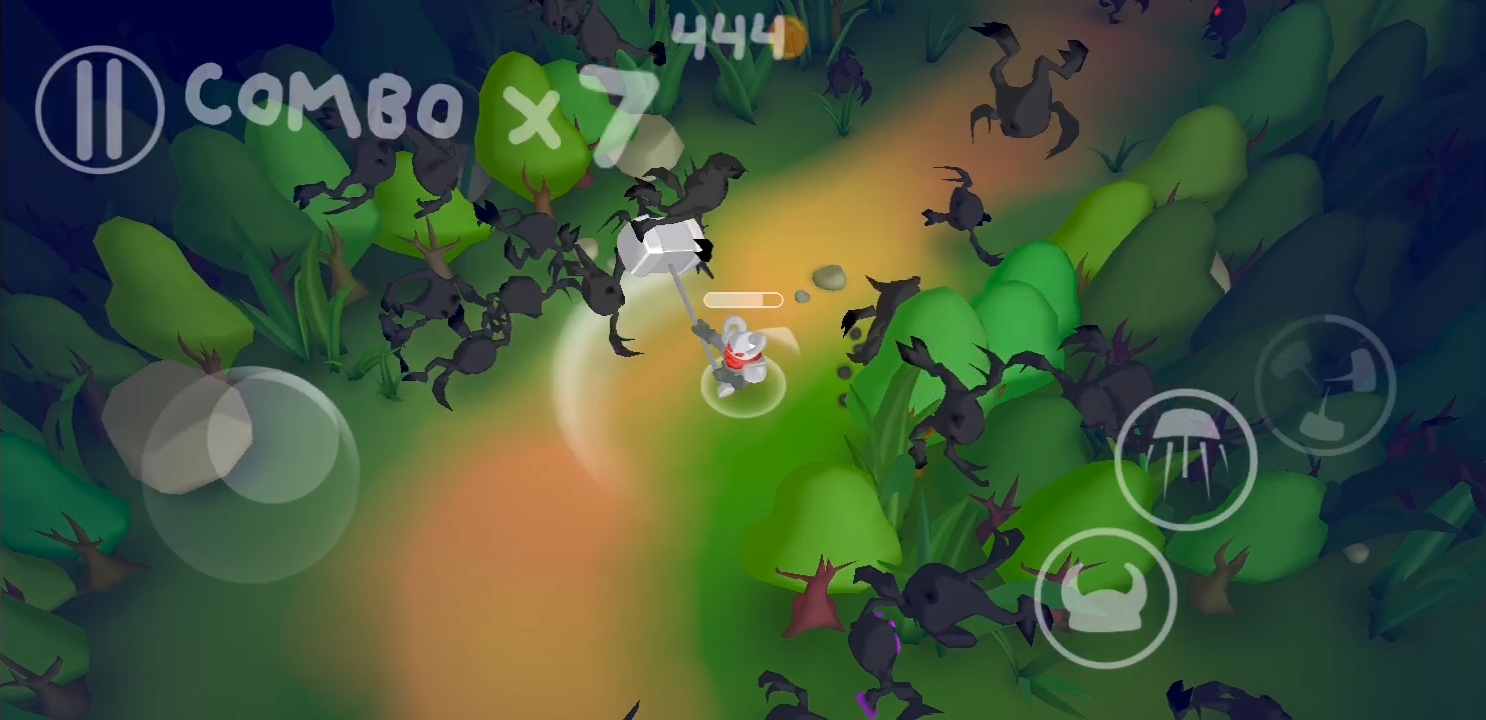The image size is (1486, 720).
Task: Trigger the spiked jellyfish ability
Action: 1188,459
